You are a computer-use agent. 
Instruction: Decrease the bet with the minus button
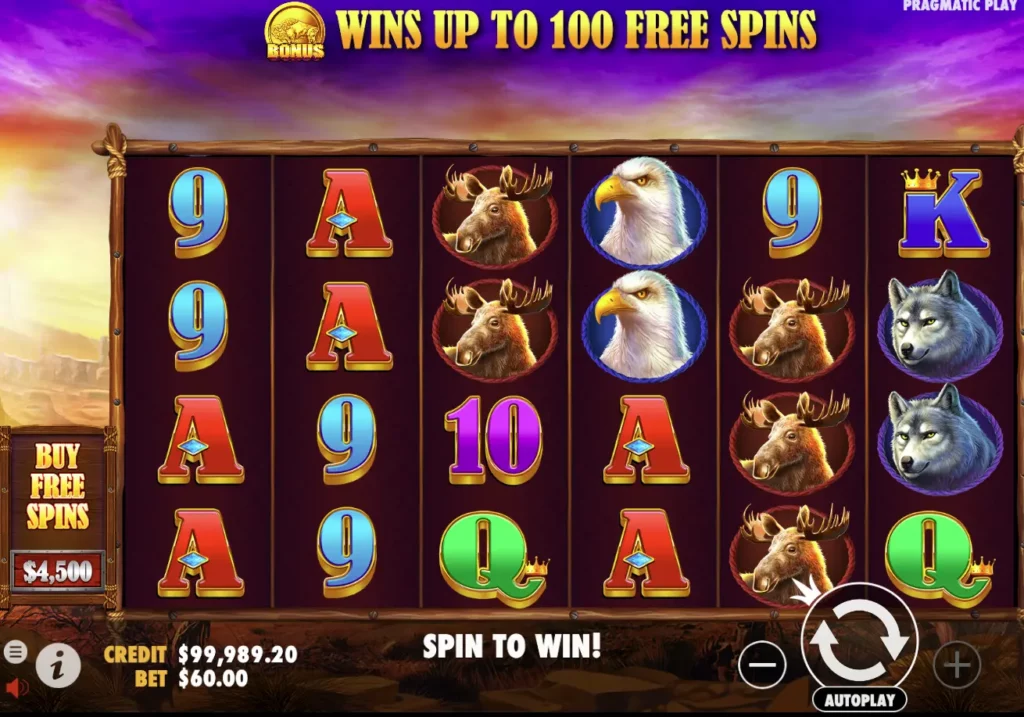[x=762, y=664]
